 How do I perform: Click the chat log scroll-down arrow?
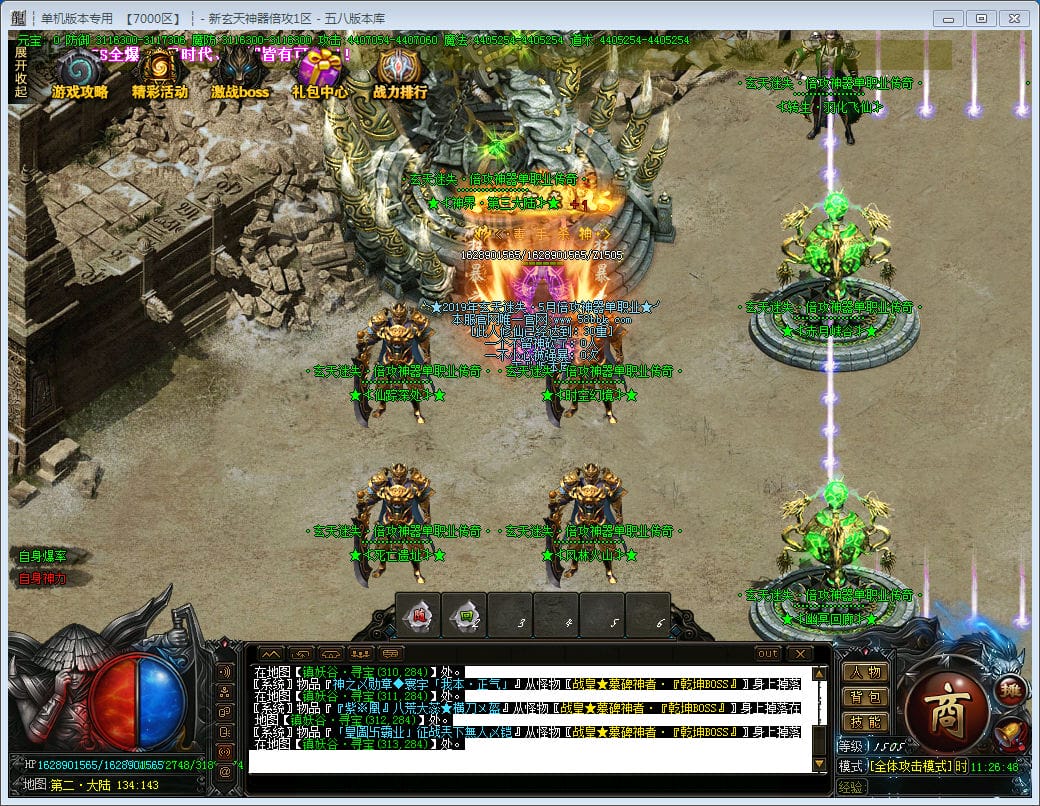820,765
